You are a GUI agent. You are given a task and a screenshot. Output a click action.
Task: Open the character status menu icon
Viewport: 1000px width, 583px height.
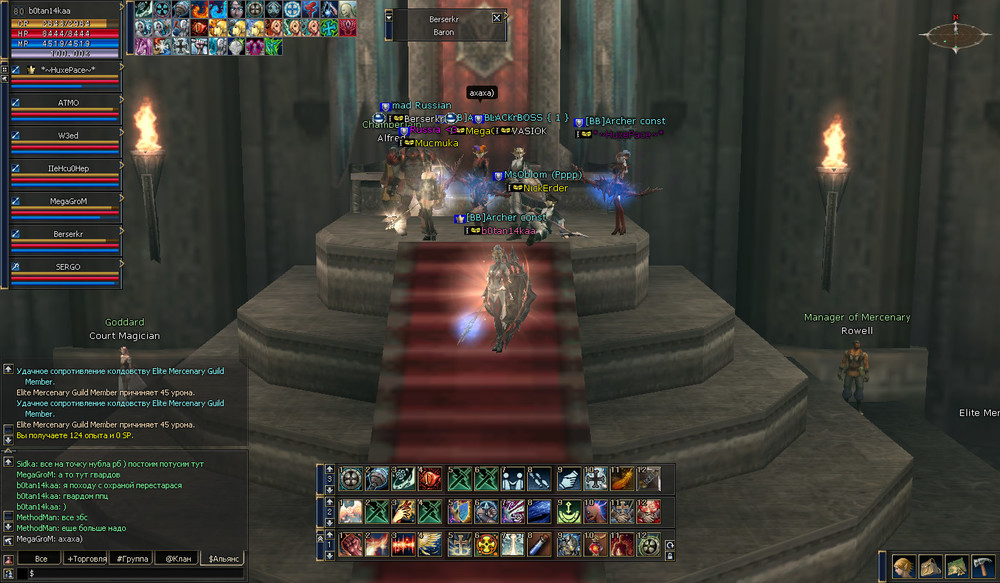pos(904,566)
